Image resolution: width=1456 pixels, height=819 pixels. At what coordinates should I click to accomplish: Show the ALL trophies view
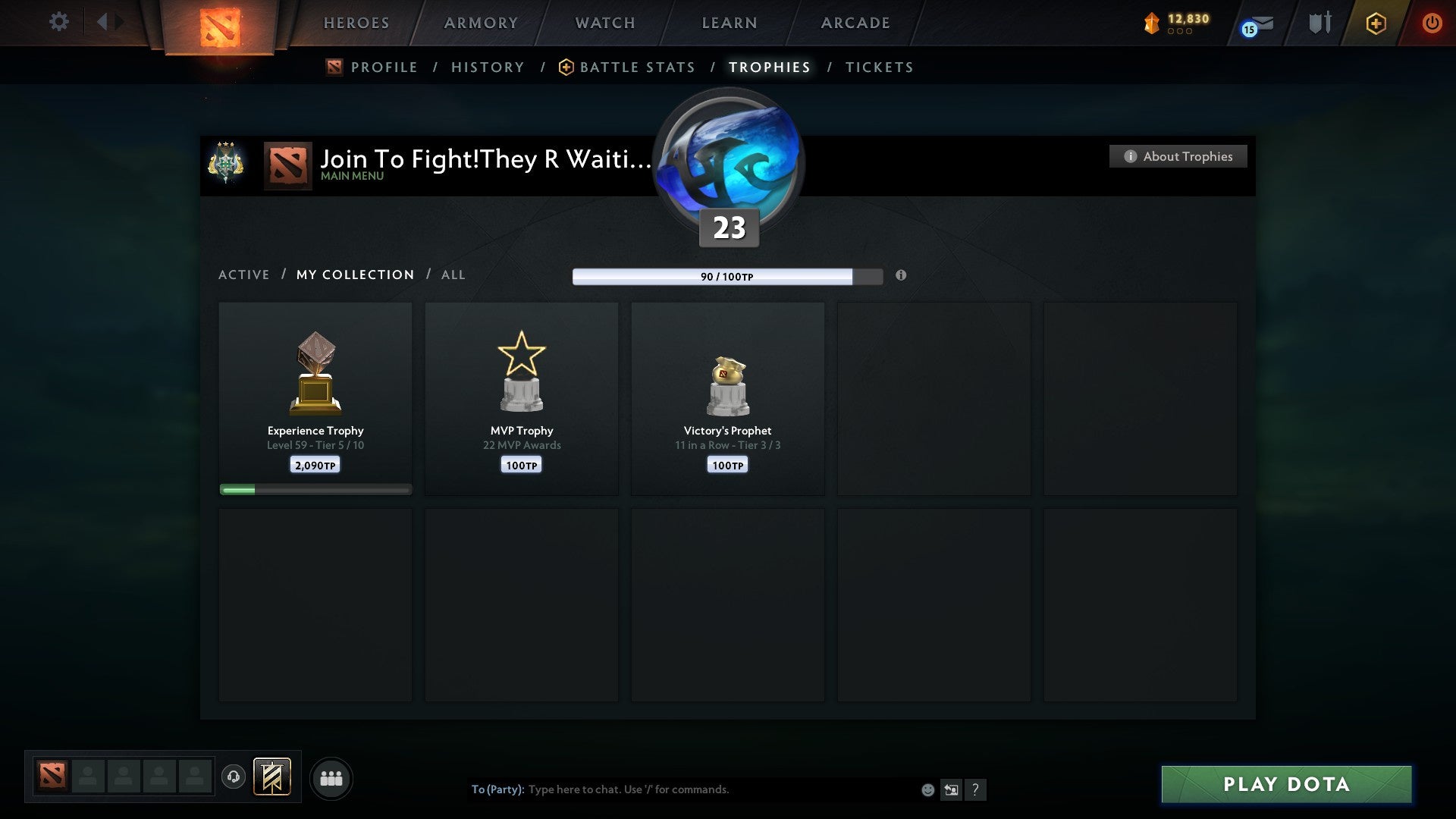click(x=453, y=275)
